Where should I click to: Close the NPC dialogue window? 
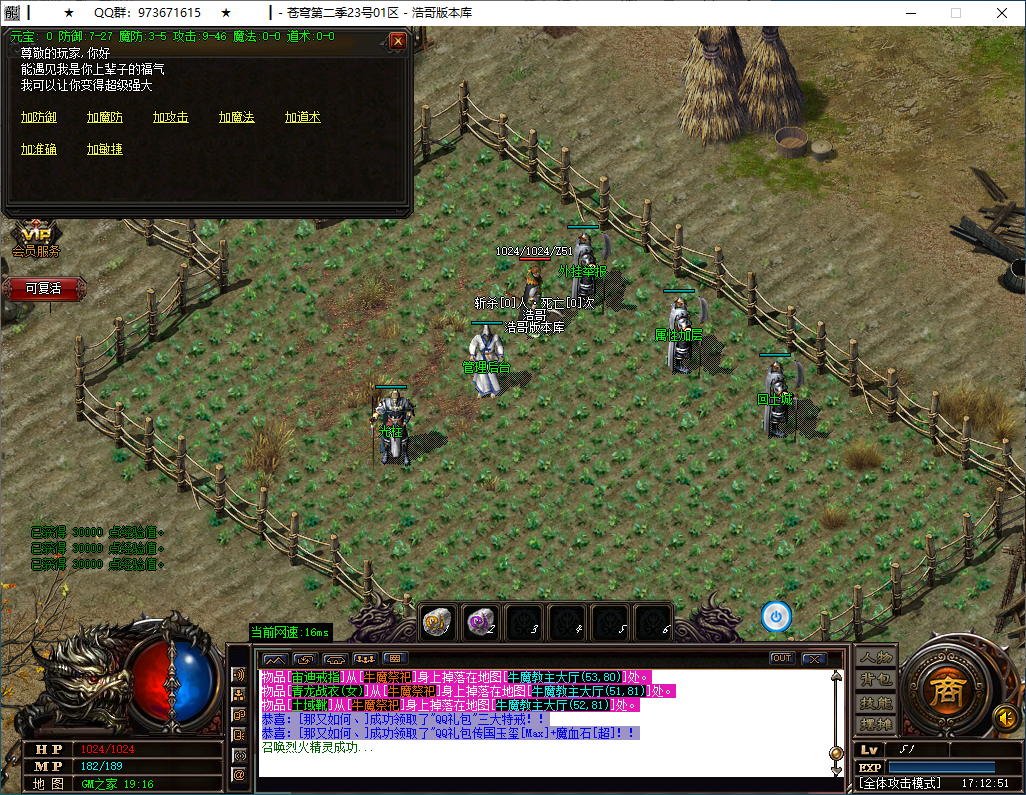click(x=398, y=41)
